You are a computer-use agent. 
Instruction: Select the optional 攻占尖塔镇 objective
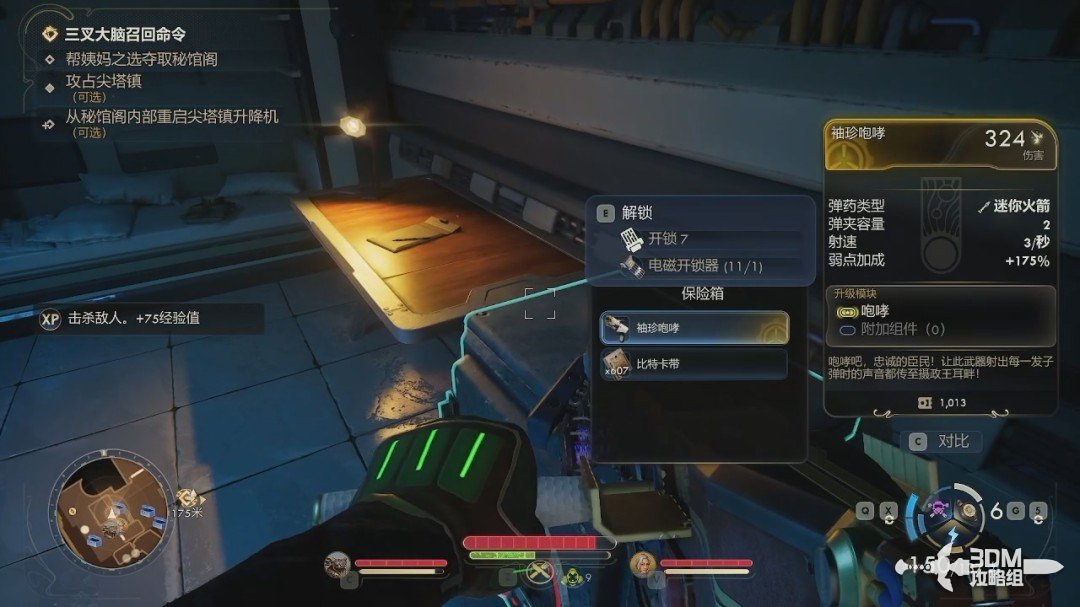point(103,82)
